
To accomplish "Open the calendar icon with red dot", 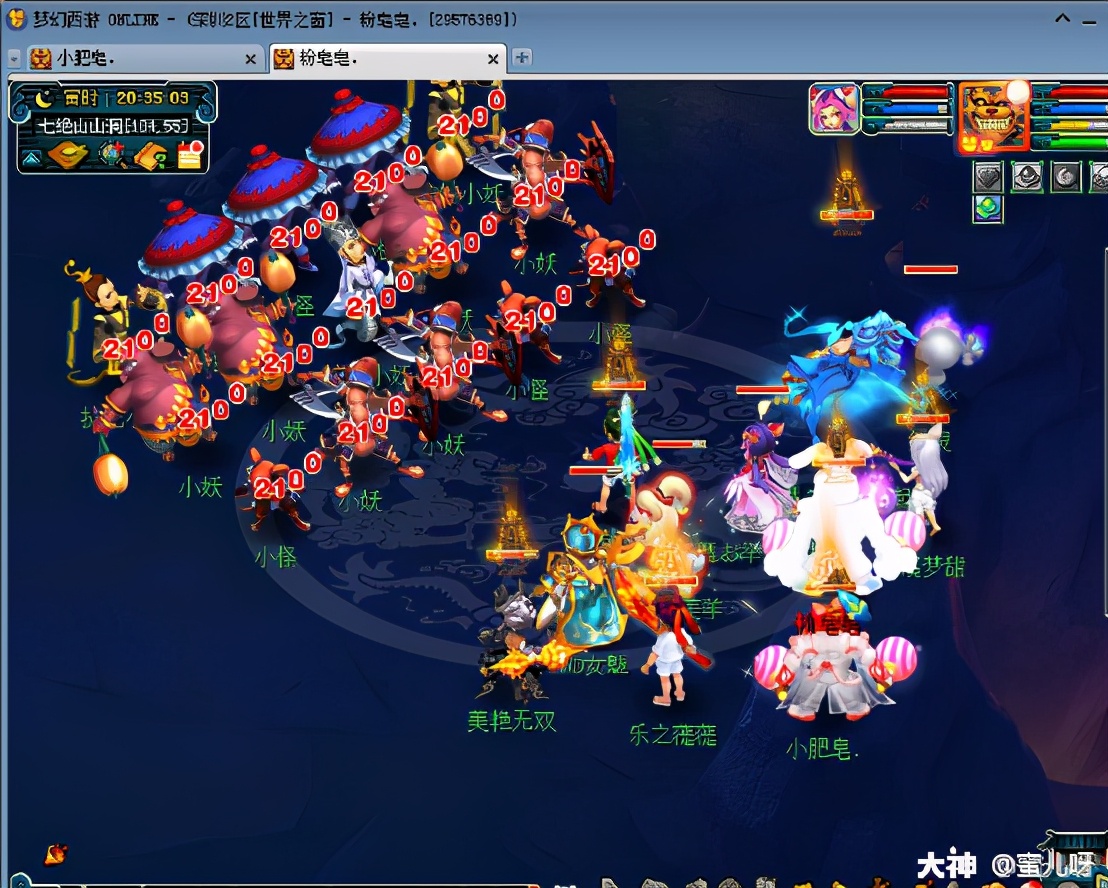I will (190, 155).
